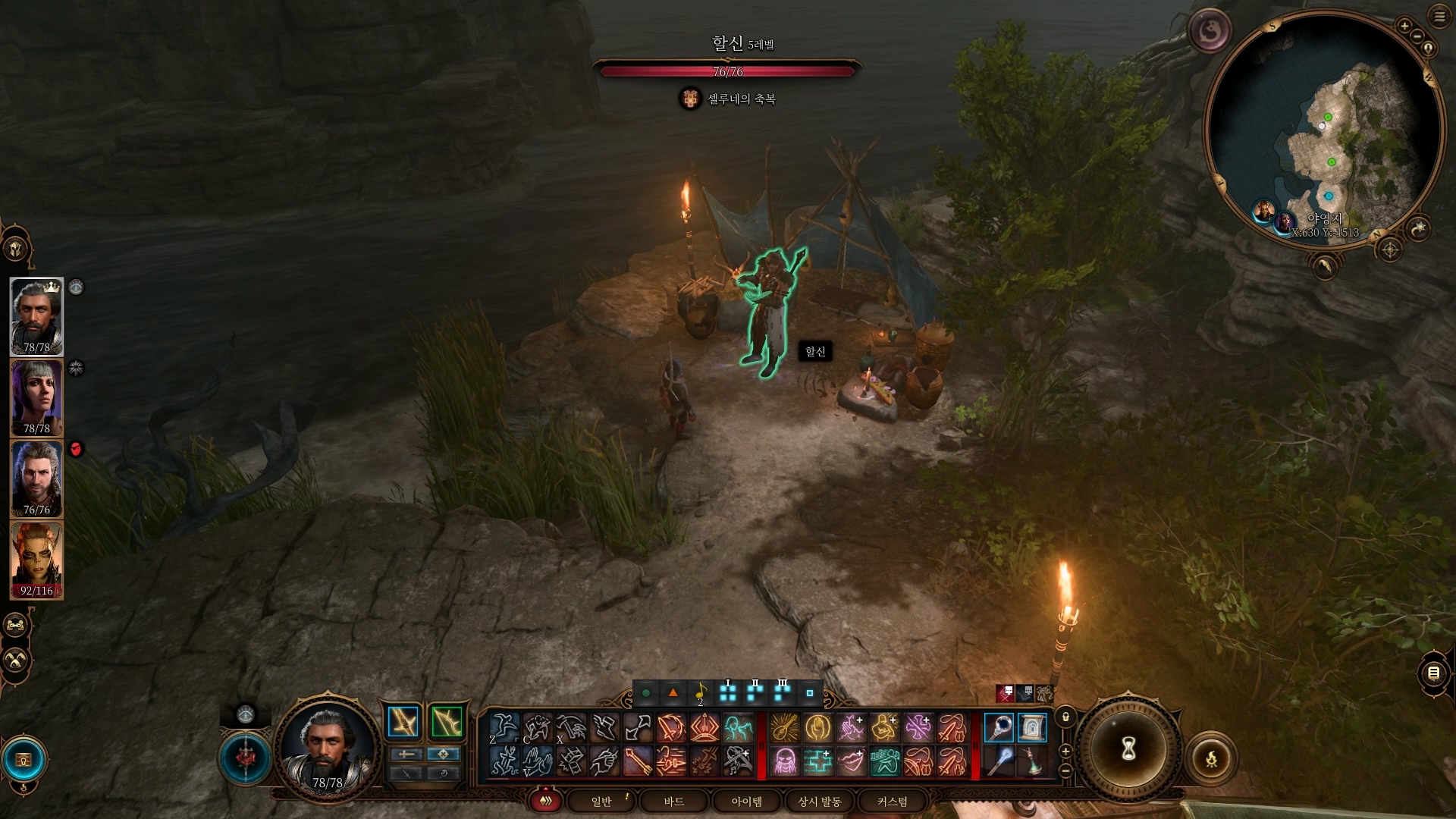Activate the green healing cross spell
The width and height of the screenshot is (1456, 819).
(818, 761)
